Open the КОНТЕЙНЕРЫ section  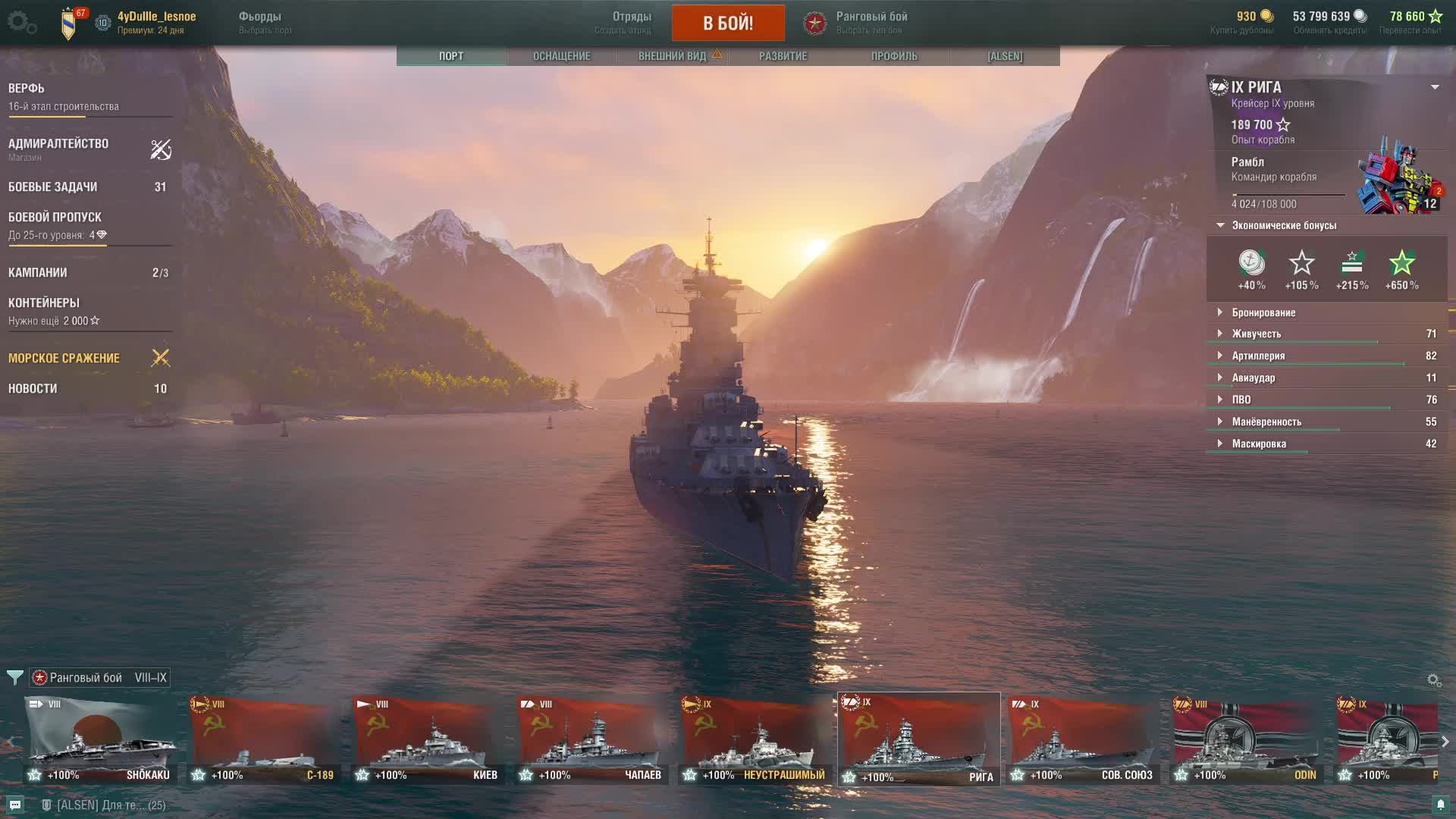click(44, 303)
